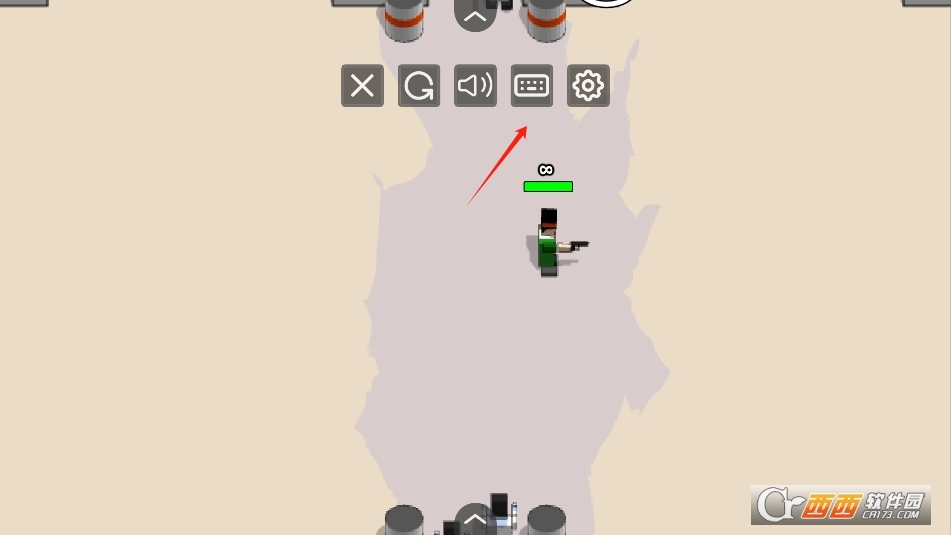Restart the level with the circular arrow
The image size is (951, 535).
pos(419,86)
